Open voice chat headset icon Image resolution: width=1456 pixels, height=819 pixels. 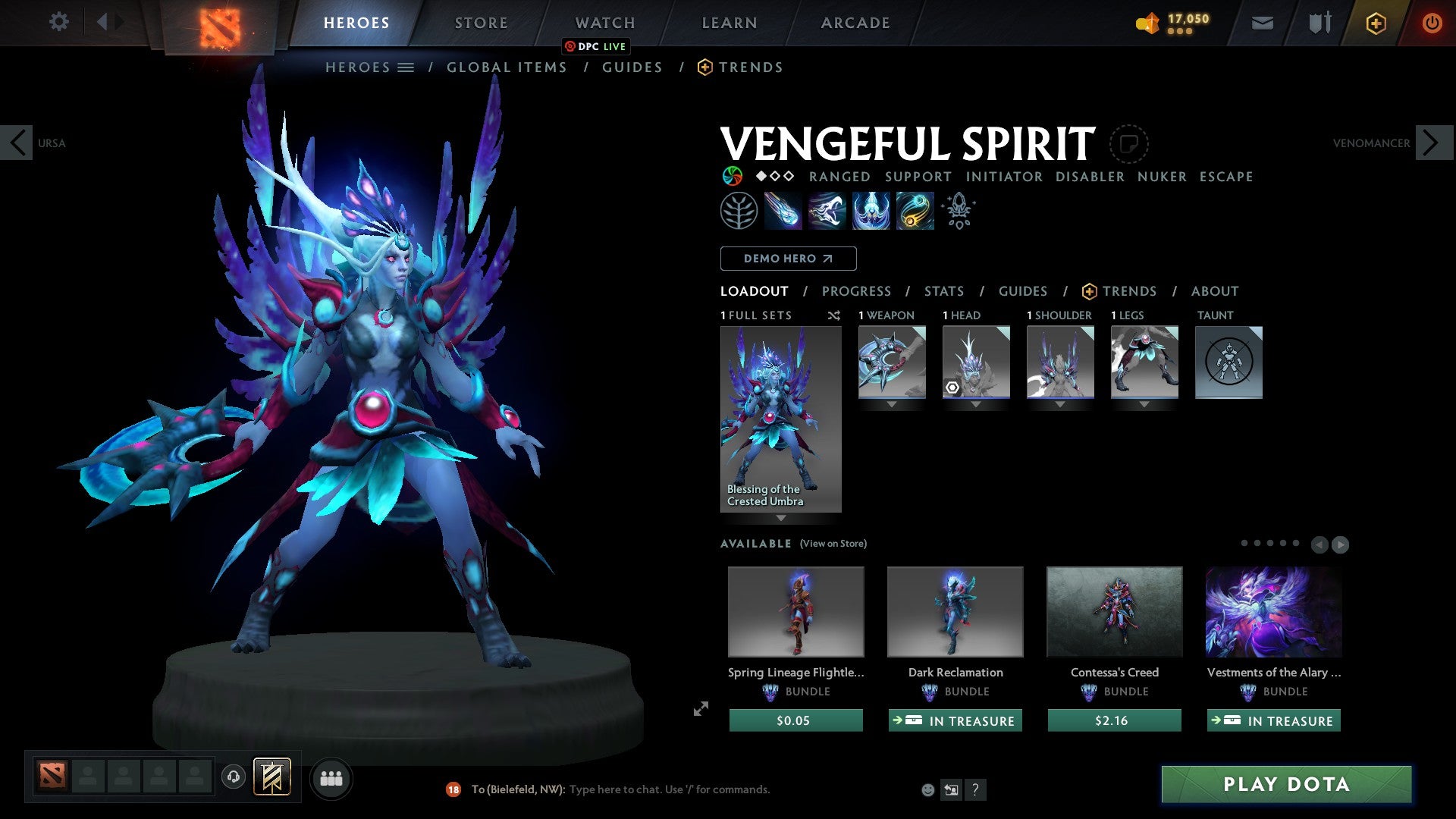click(x=234, y=777)
